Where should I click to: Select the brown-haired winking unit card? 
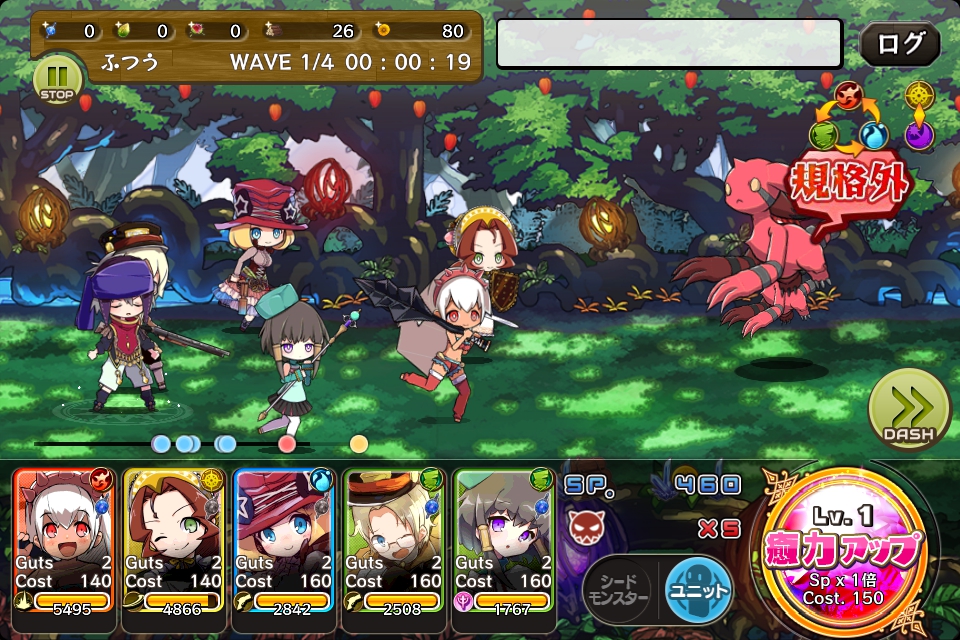click(x=174, y=539)
